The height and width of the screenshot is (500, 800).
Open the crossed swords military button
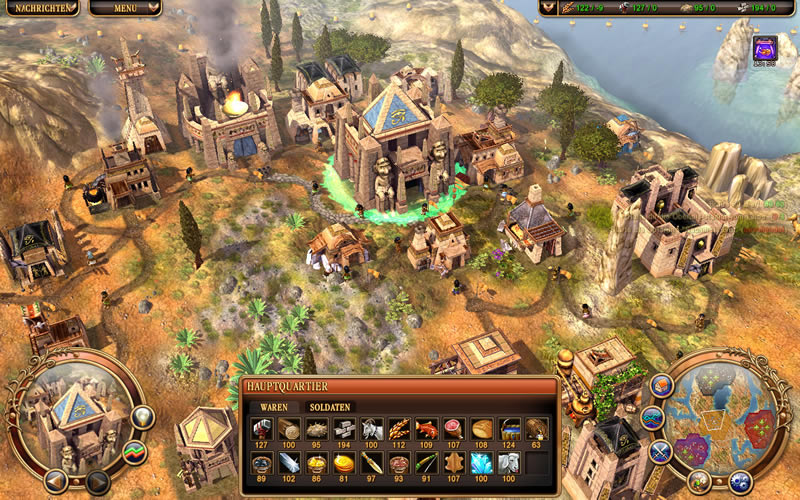[x=660, y=451]
